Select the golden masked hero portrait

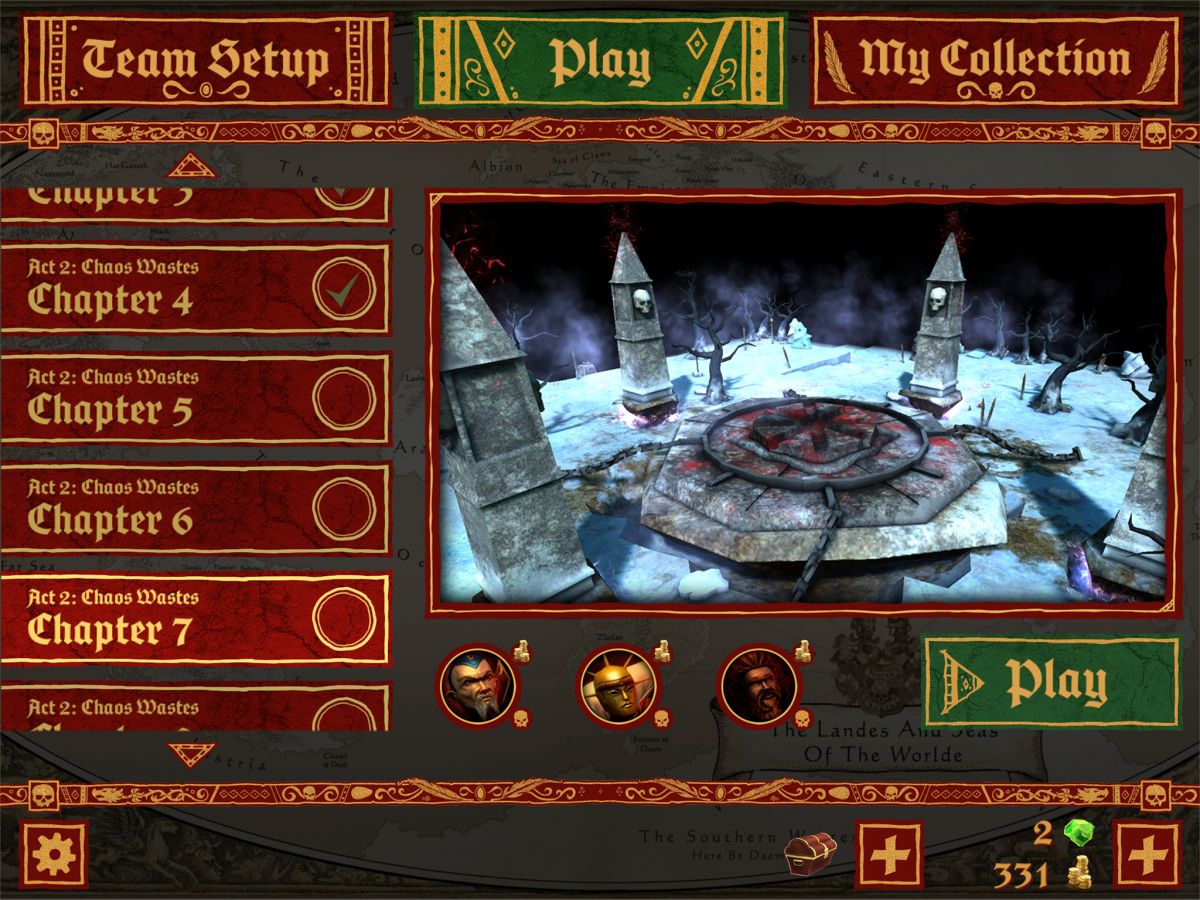617,686
